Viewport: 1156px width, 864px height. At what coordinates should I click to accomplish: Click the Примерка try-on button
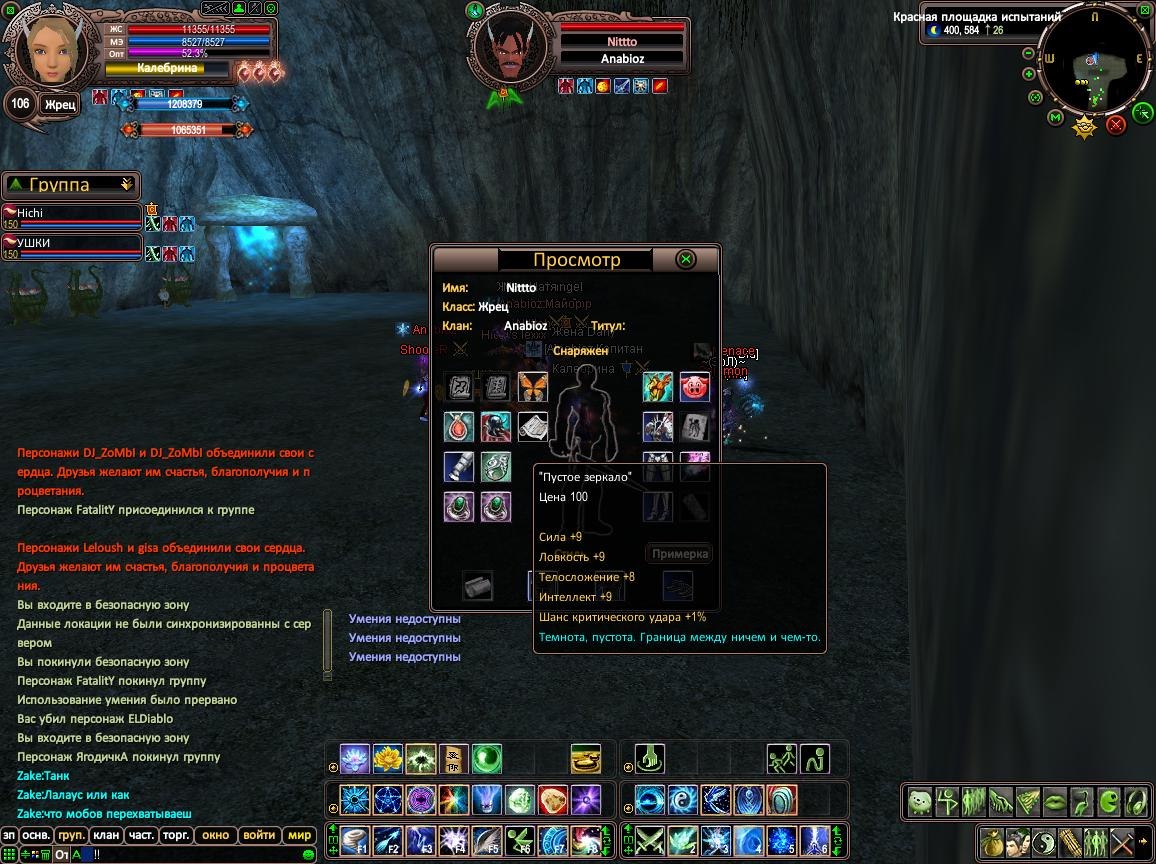tap(680, 553)
